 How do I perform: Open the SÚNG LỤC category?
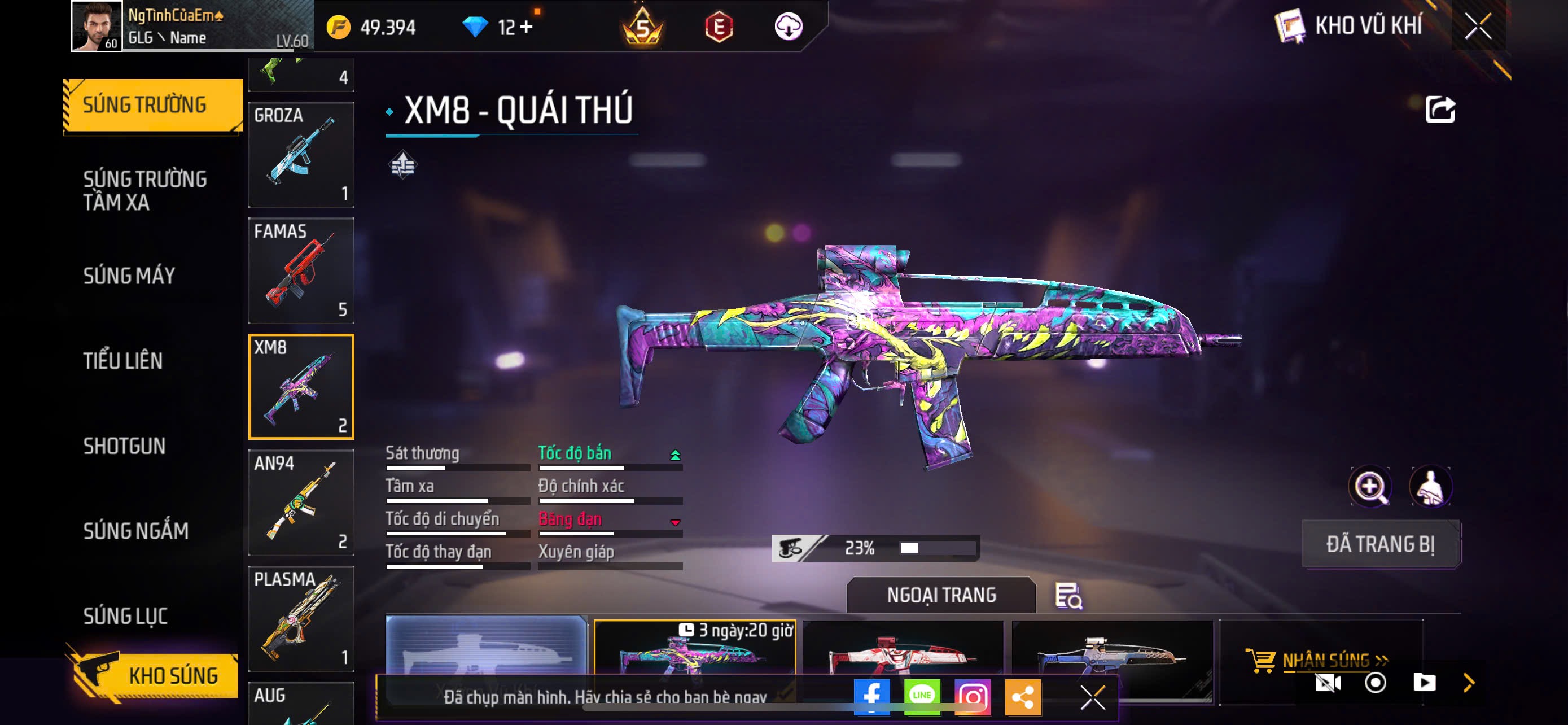pyautogui.click(x=125, y=616)
